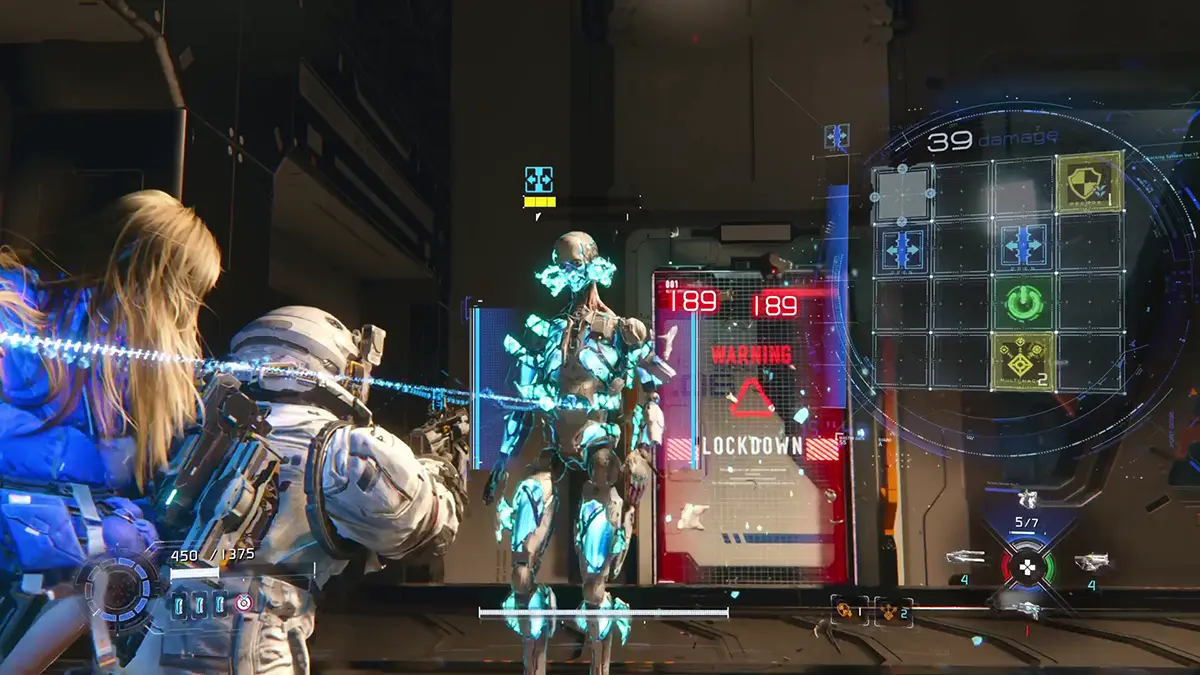The width and height of the screenshot is (1200, 675).
Task: Click the pink target icon beside repair cells
Action: coord(243,603)
